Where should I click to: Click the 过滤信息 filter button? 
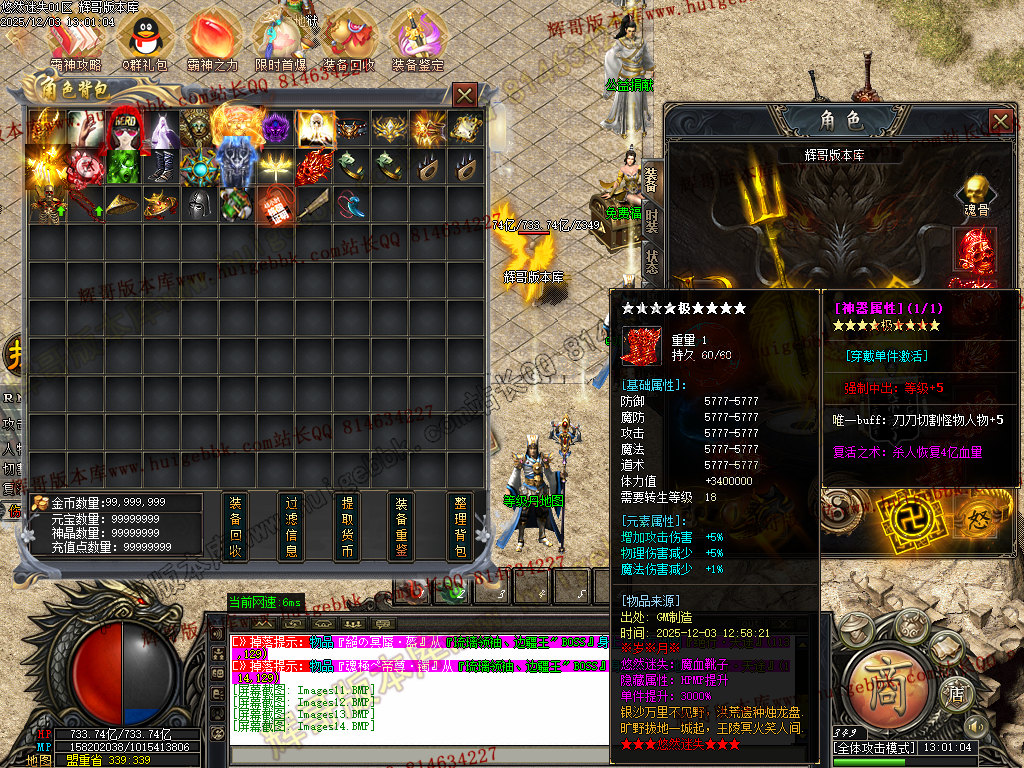click(291, 527)
